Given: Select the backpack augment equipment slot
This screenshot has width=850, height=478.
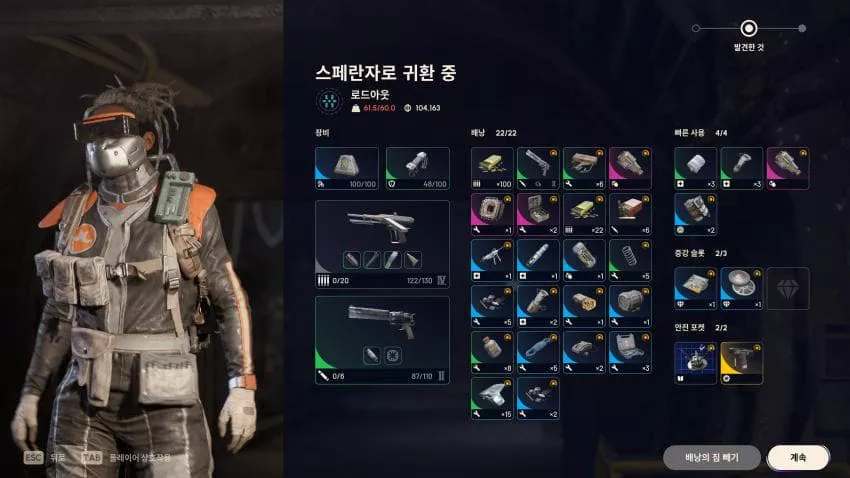Looking at the screenshot, I should [x=347, y=168].
